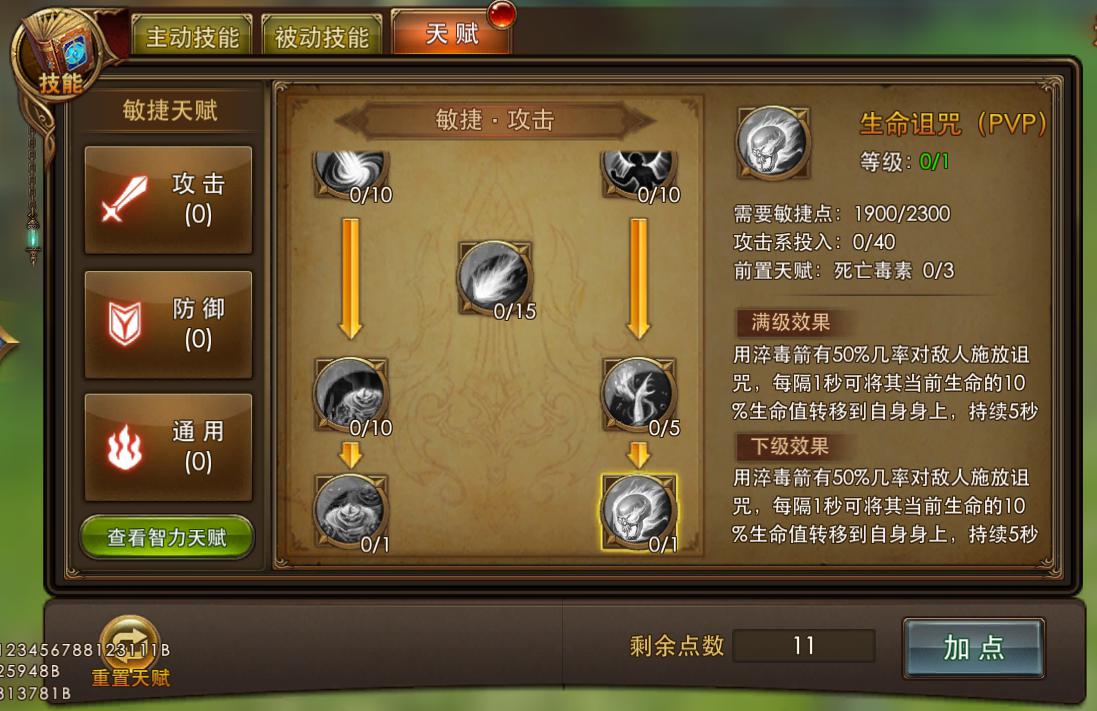Screen dimensions: 1097x711
Task: Choose the 攻击 talent category
Action: coord(168,199)
